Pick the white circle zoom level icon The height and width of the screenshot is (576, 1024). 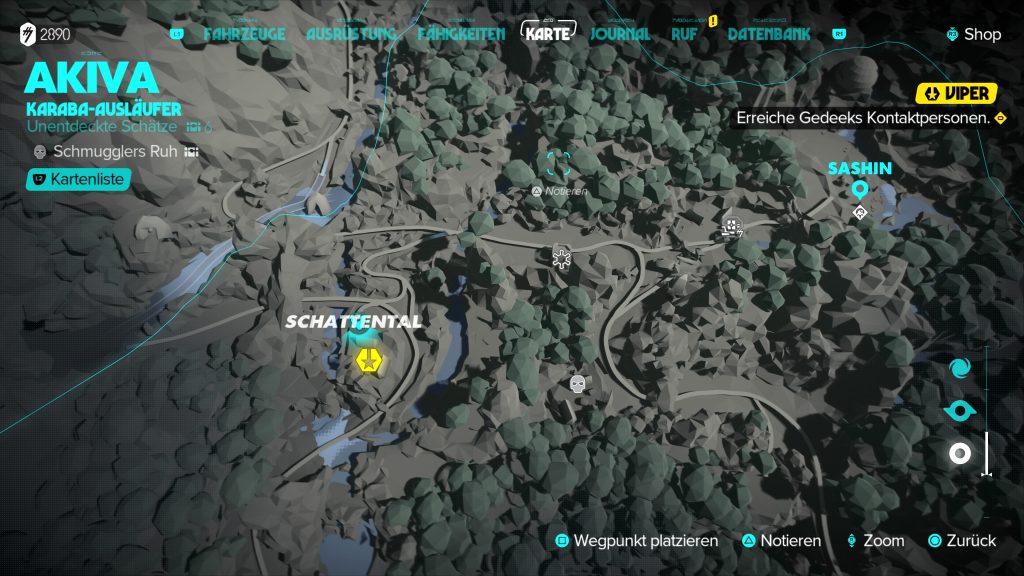(x=960, y=454)
